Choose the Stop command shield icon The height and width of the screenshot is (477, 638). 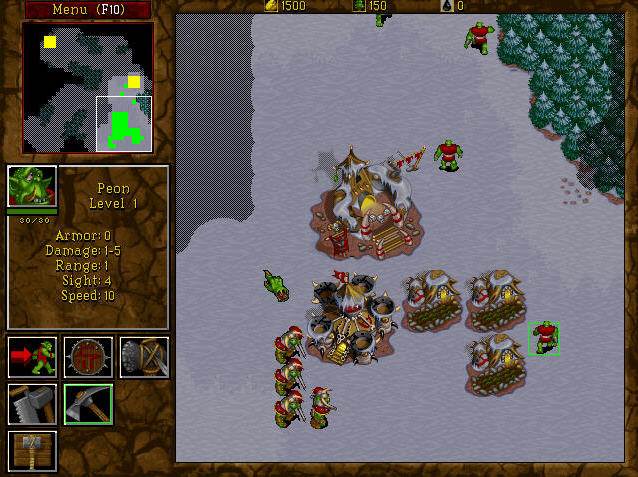click(x=88, y=357)
